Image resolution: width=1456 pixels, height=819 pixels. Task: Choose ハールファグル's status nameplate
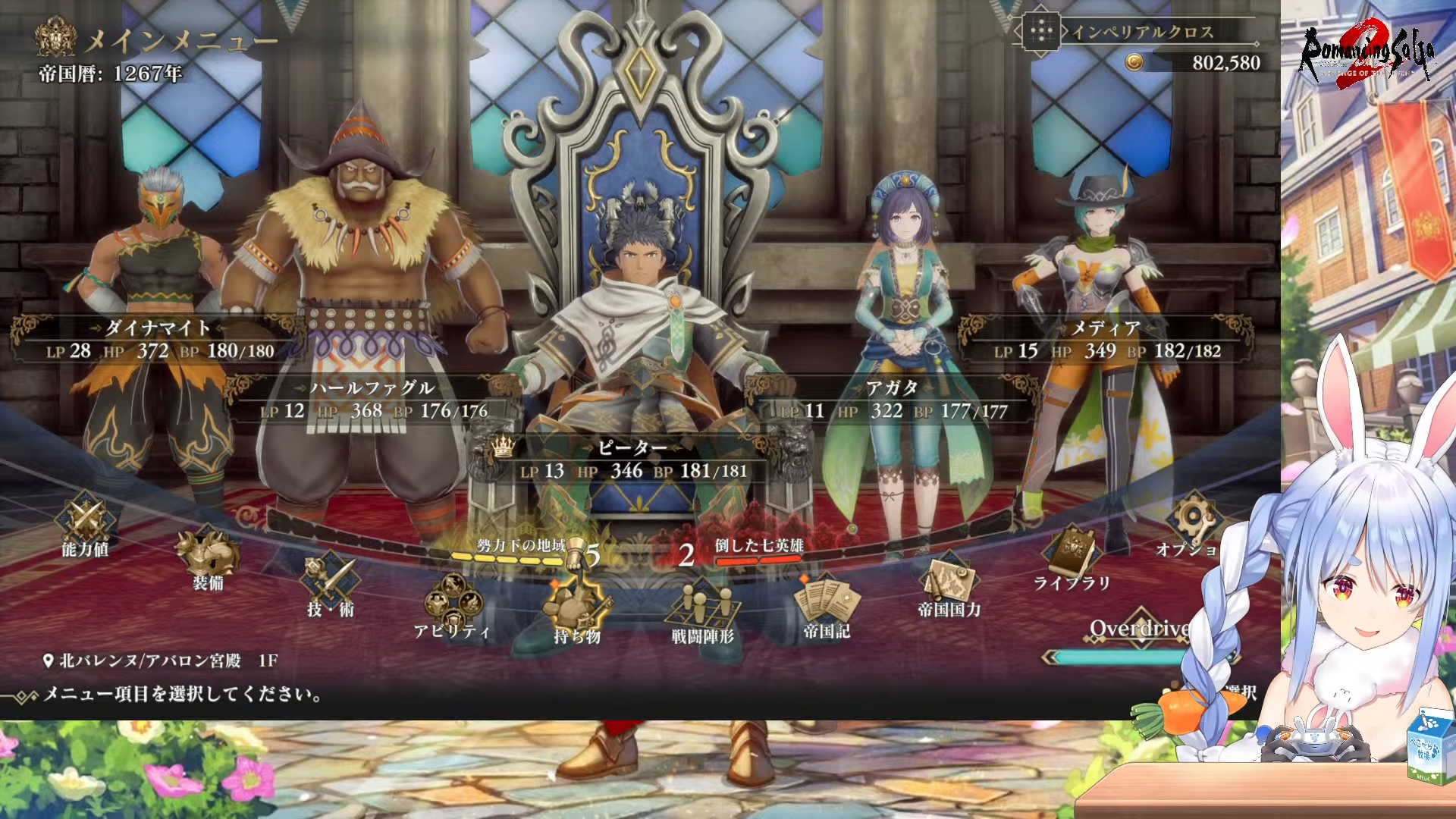point(373,400)
